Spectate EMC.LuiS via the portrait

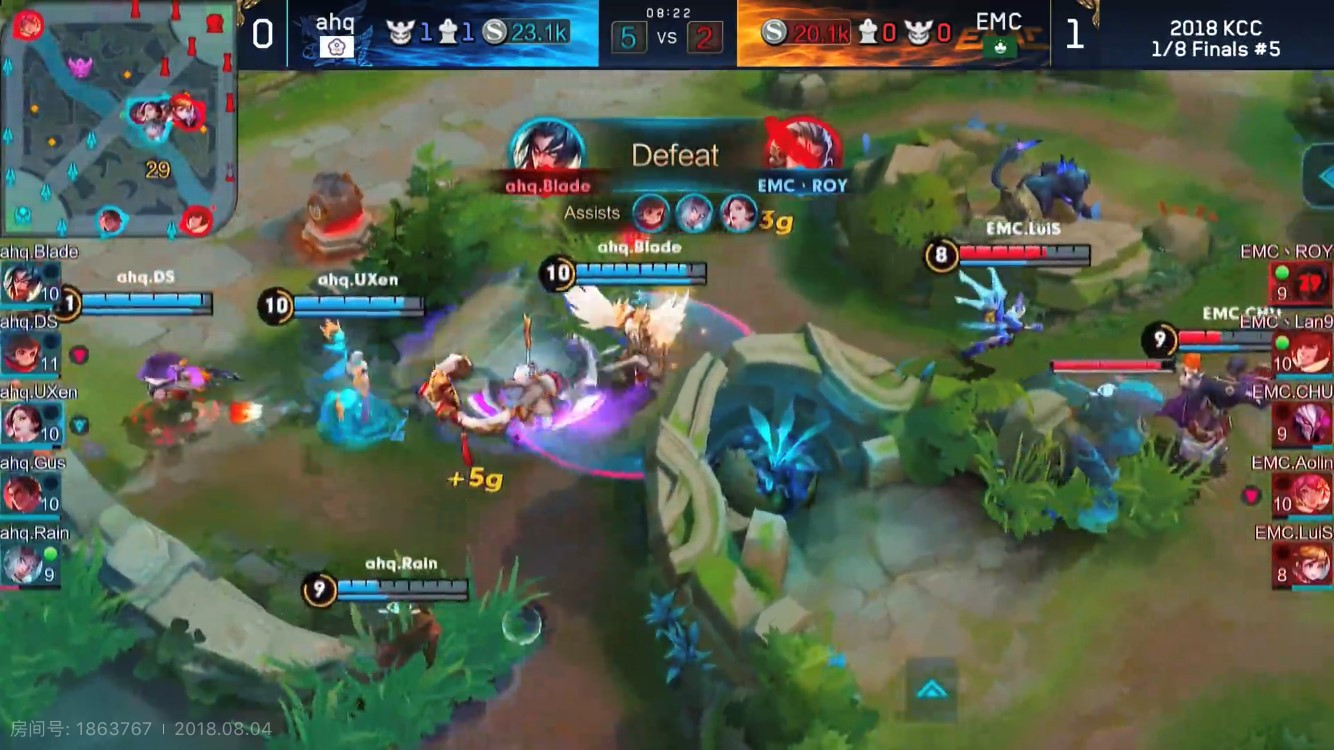point(1312,564)
